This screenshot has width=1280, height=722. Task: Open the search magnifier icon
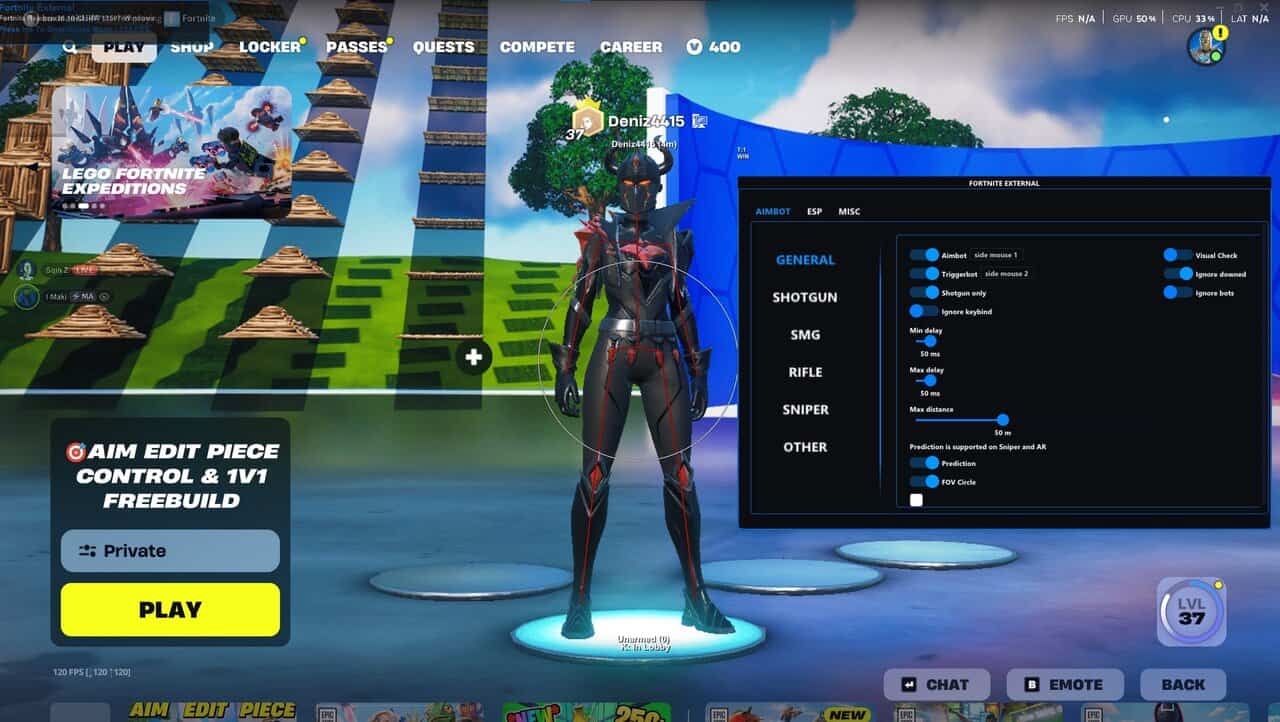(x=70, y=47)
